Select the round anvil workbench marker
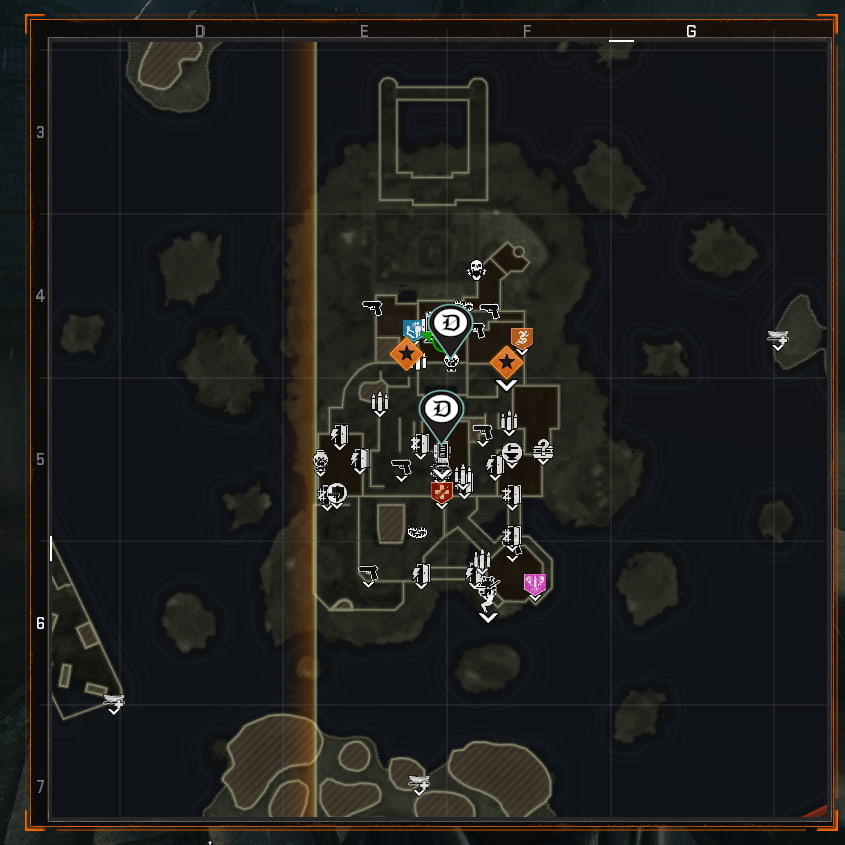The height and width of the screenshot is (845, 845). tap(512, 453)
